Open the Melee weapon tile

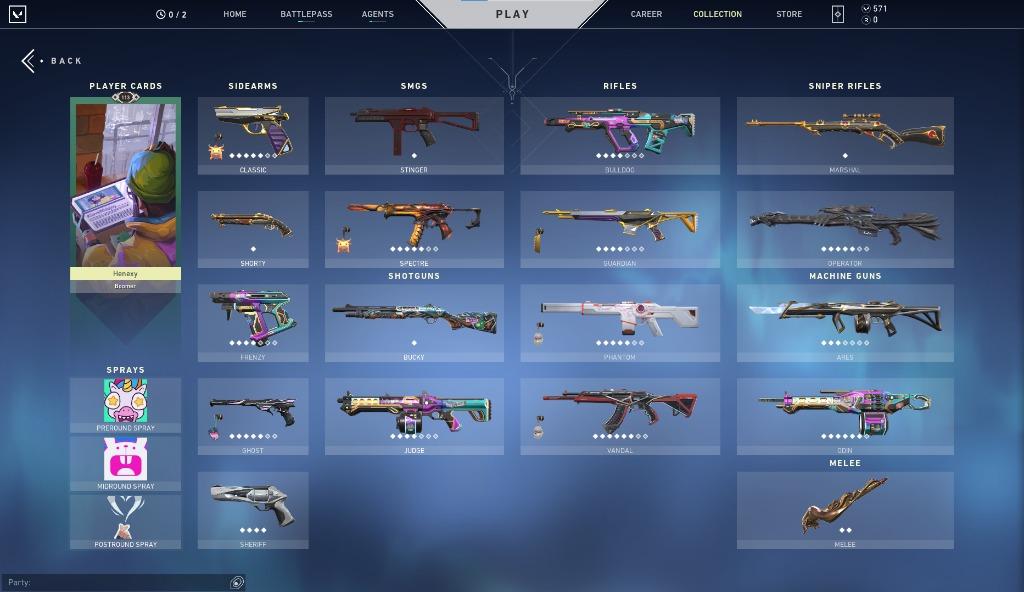click(x=845, y=510)
